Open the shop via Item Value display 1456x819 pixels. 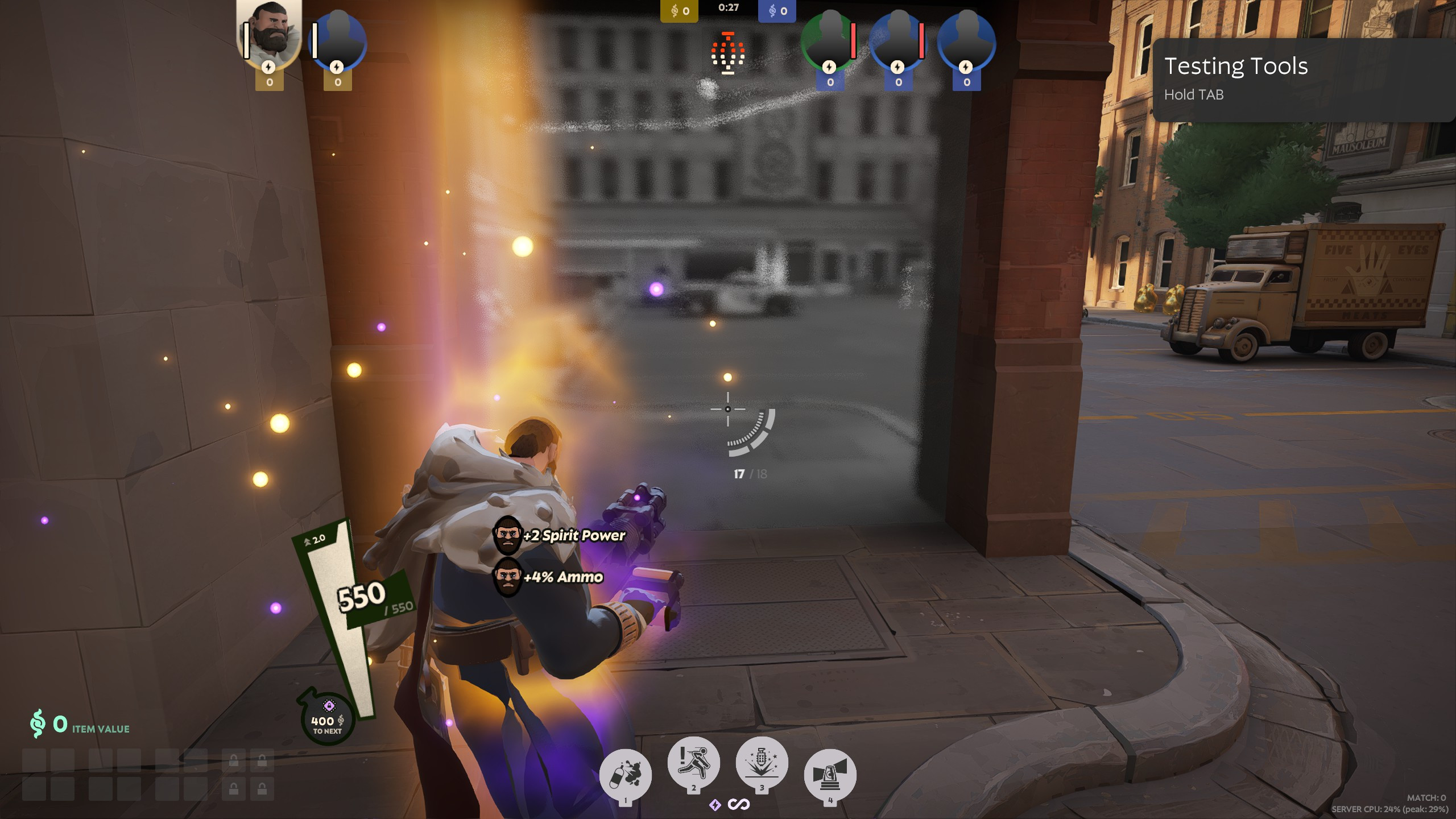tap(80, 725)
